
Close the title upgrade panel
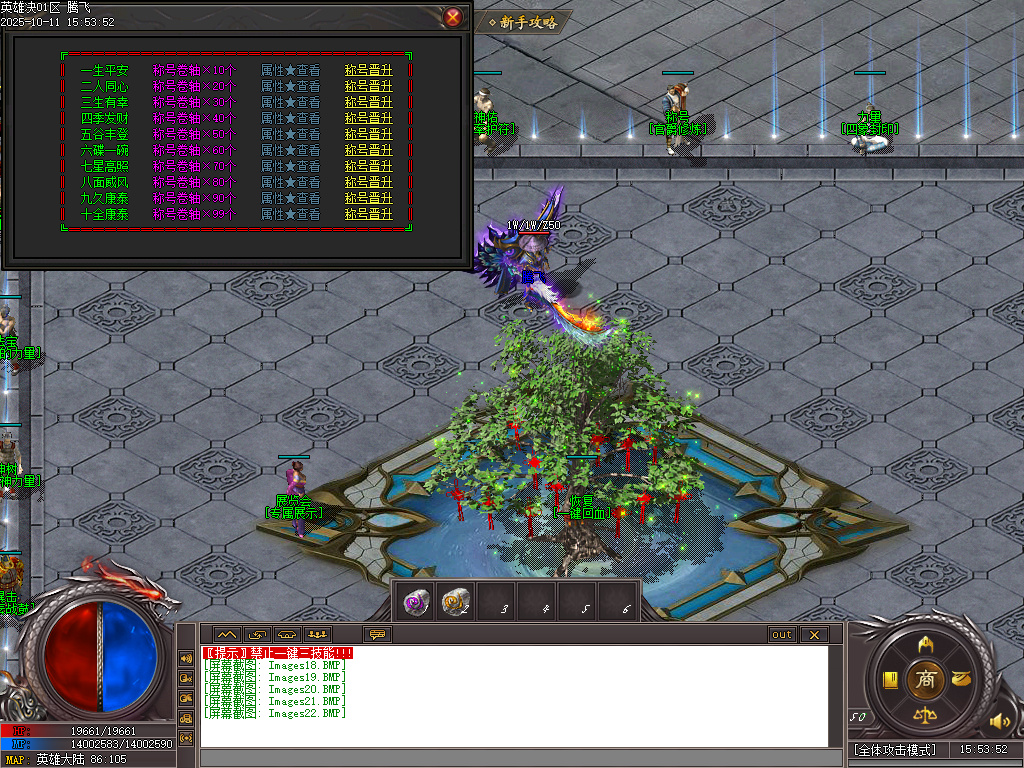453,17
